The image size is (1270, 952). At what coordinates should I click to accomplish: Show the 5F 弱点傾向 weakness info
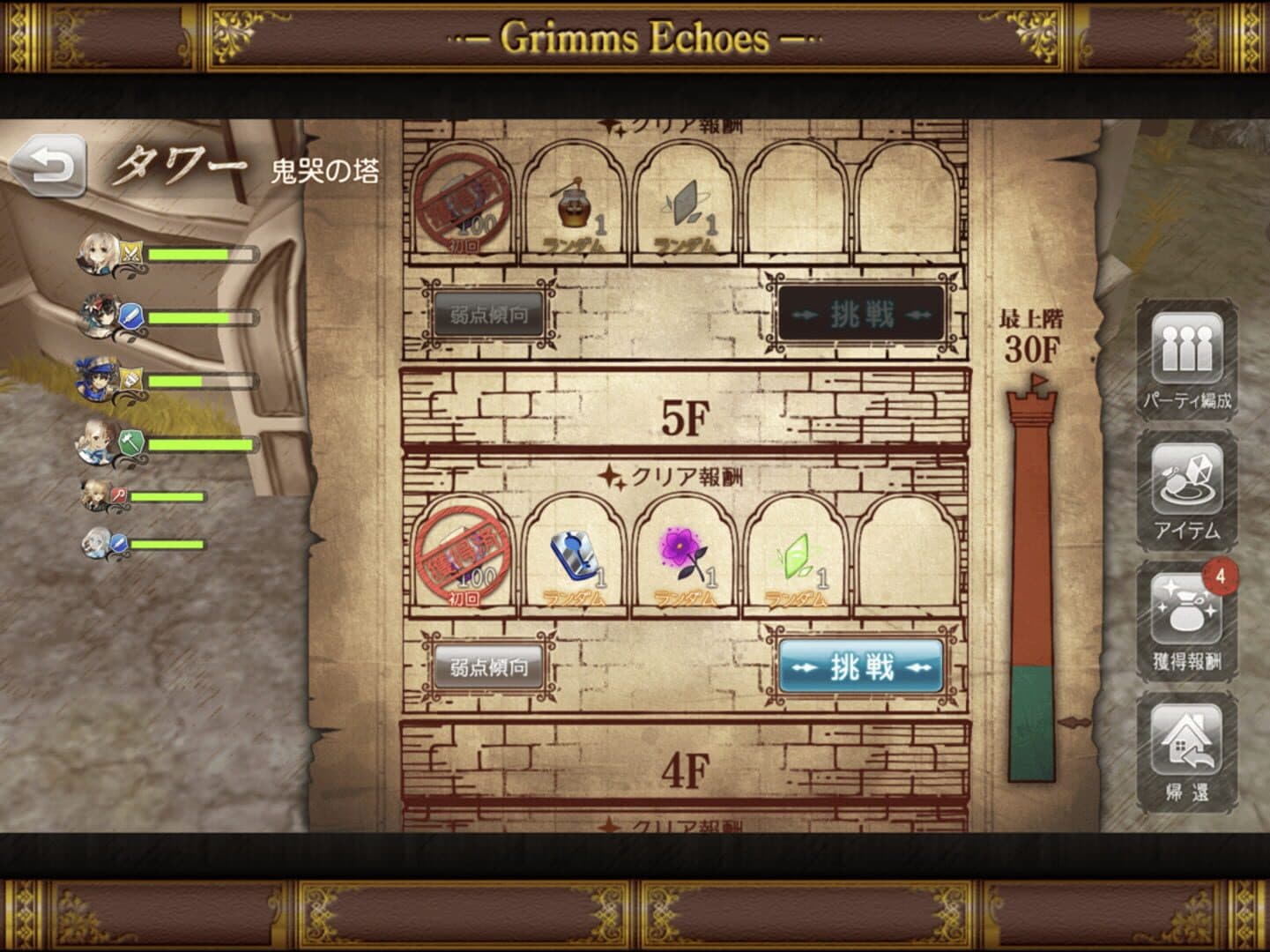(x=488, y=315)
